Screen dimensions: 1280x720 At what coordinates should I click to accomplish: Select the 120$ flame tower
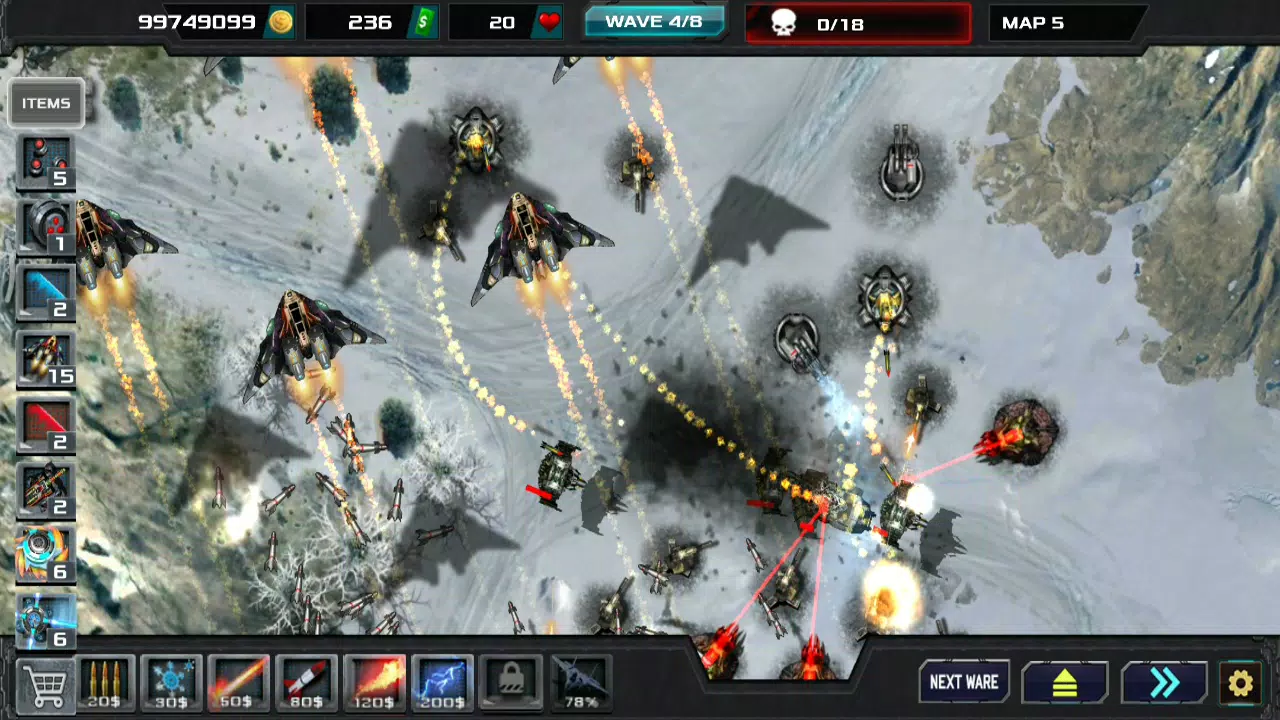374,685
